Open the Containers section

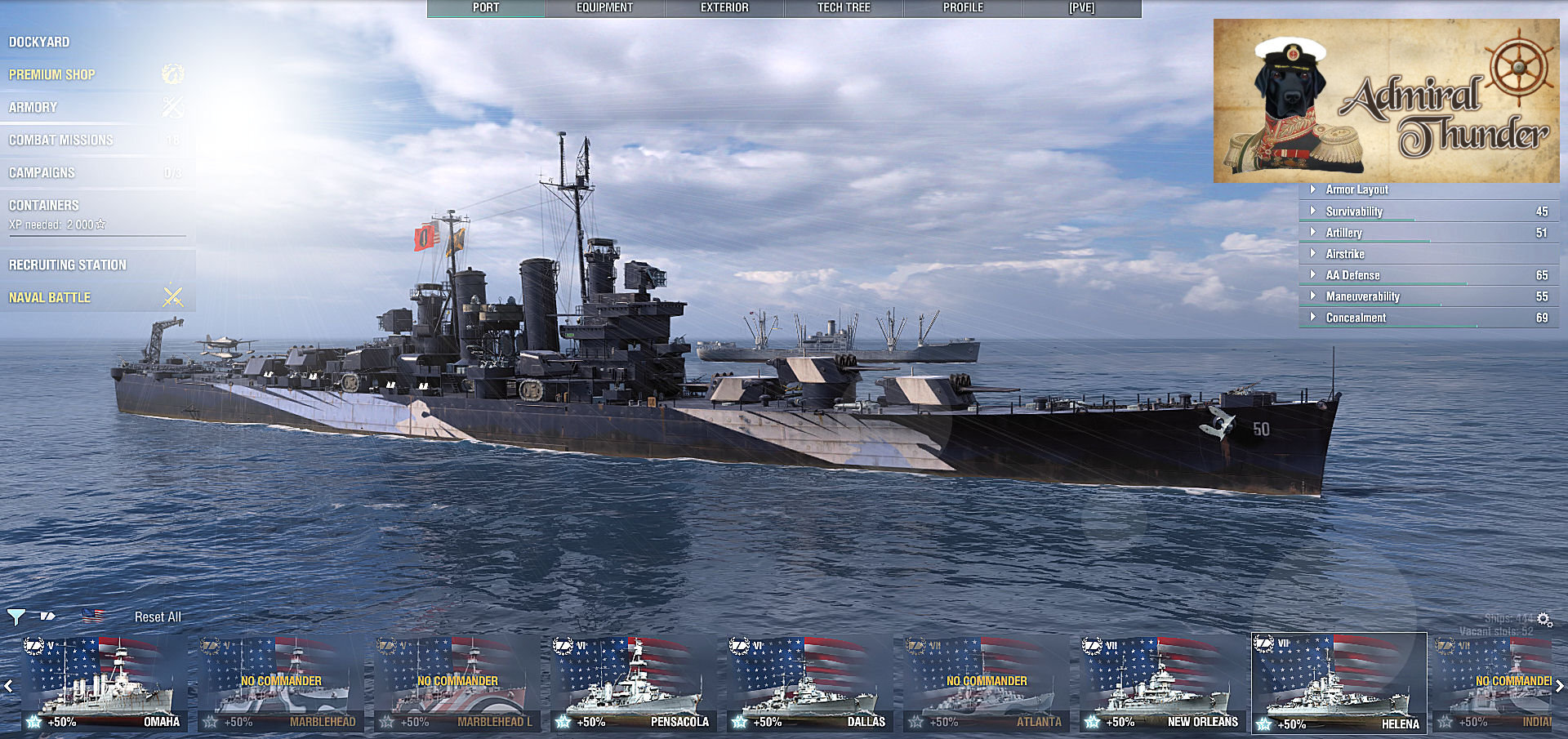44,205
